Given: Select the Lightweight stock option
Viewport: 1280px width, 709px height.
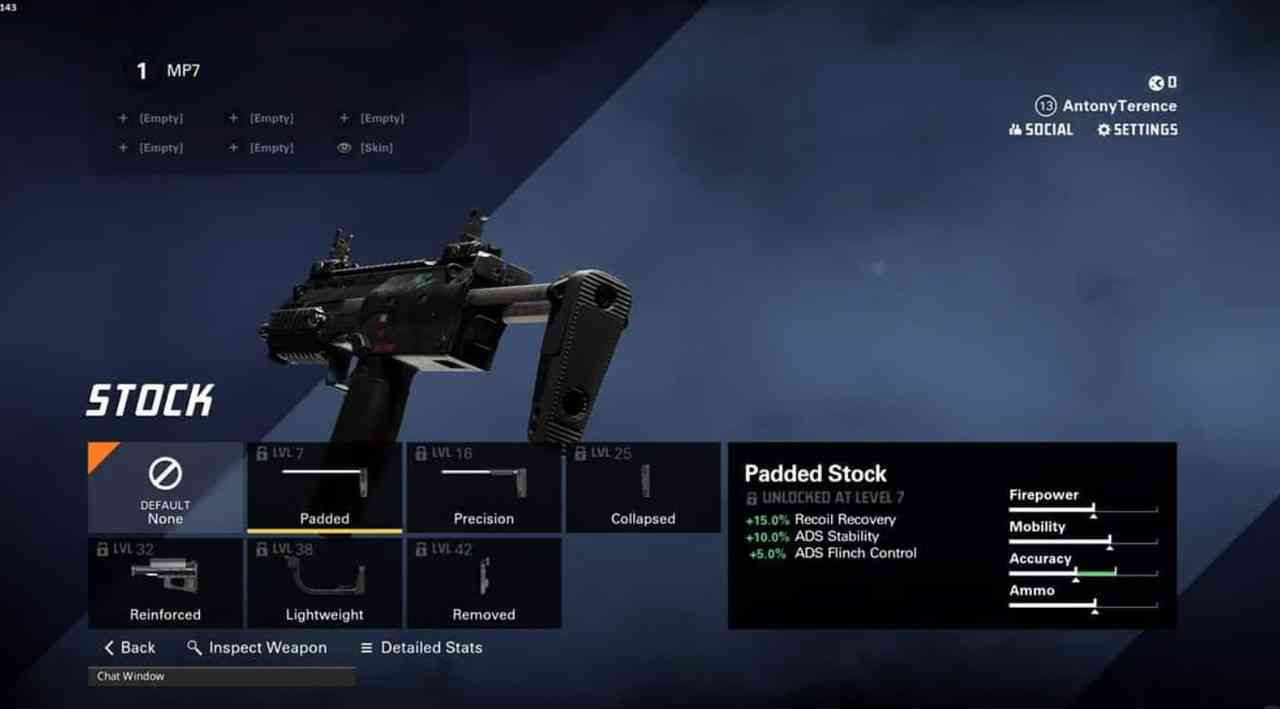Looking at the screenshot, I should (324, 583).
